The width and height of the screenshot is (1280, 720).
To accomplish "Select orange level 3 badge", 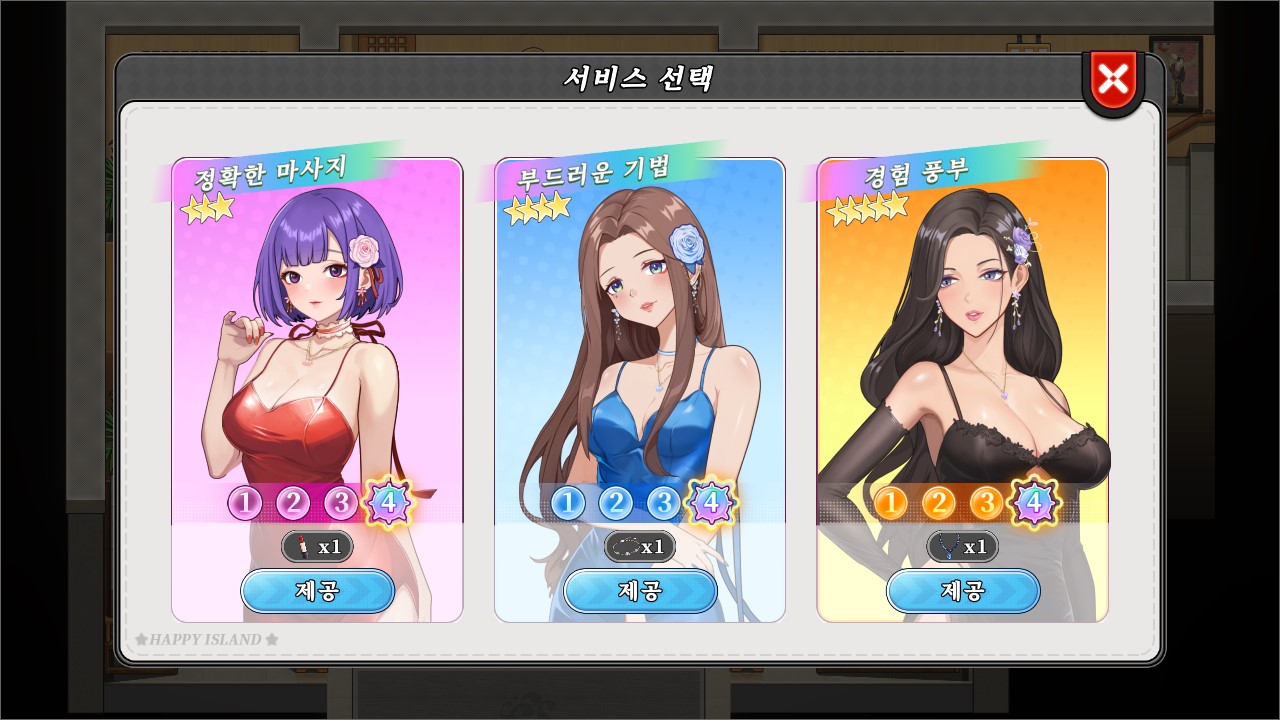I will click(x=986, y=503).
